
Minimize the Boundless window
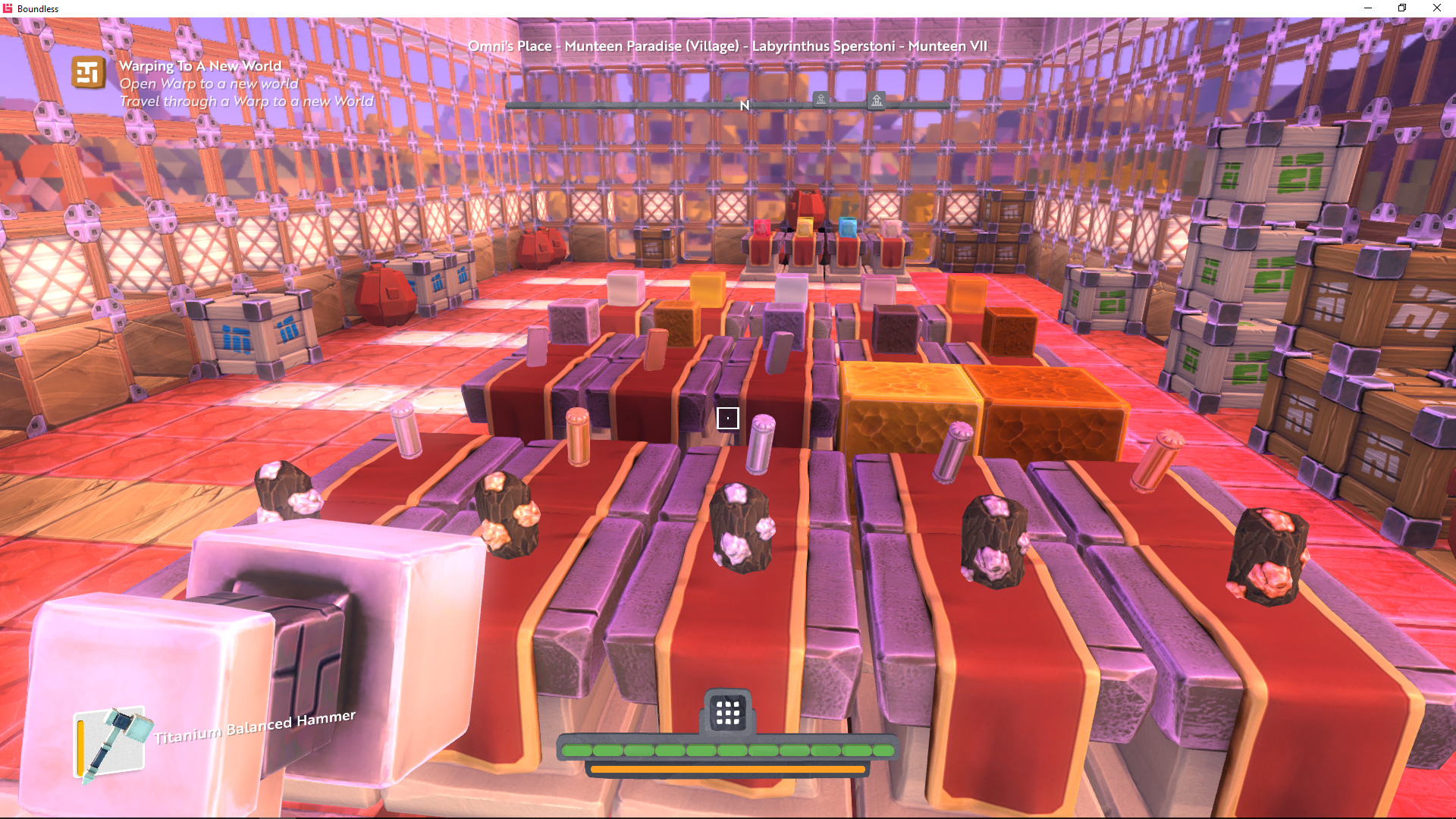click(1368, 8)
